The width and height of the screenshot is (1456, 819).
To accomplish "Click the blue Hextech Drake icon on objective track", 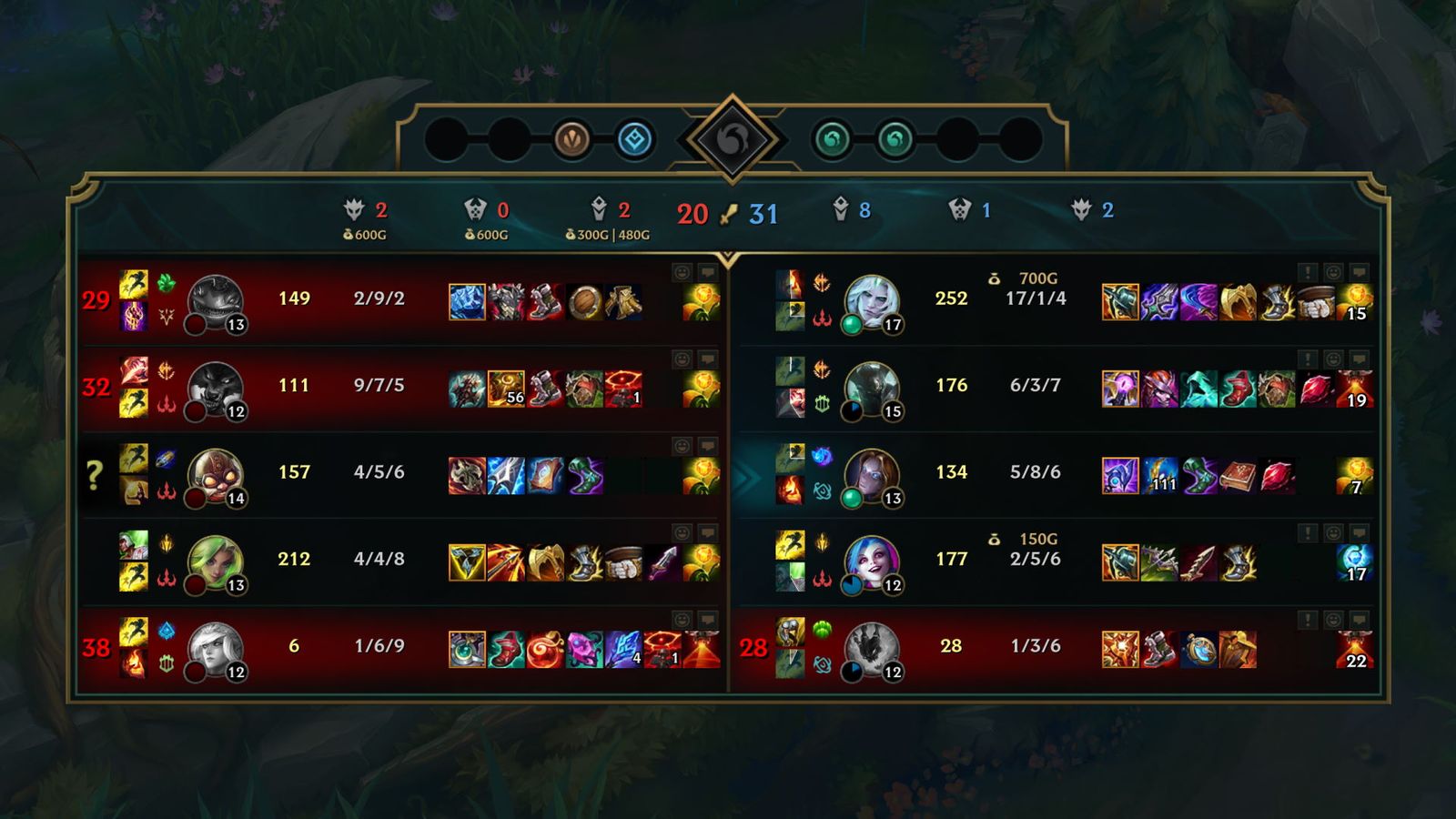I will (x=637, y=138).
